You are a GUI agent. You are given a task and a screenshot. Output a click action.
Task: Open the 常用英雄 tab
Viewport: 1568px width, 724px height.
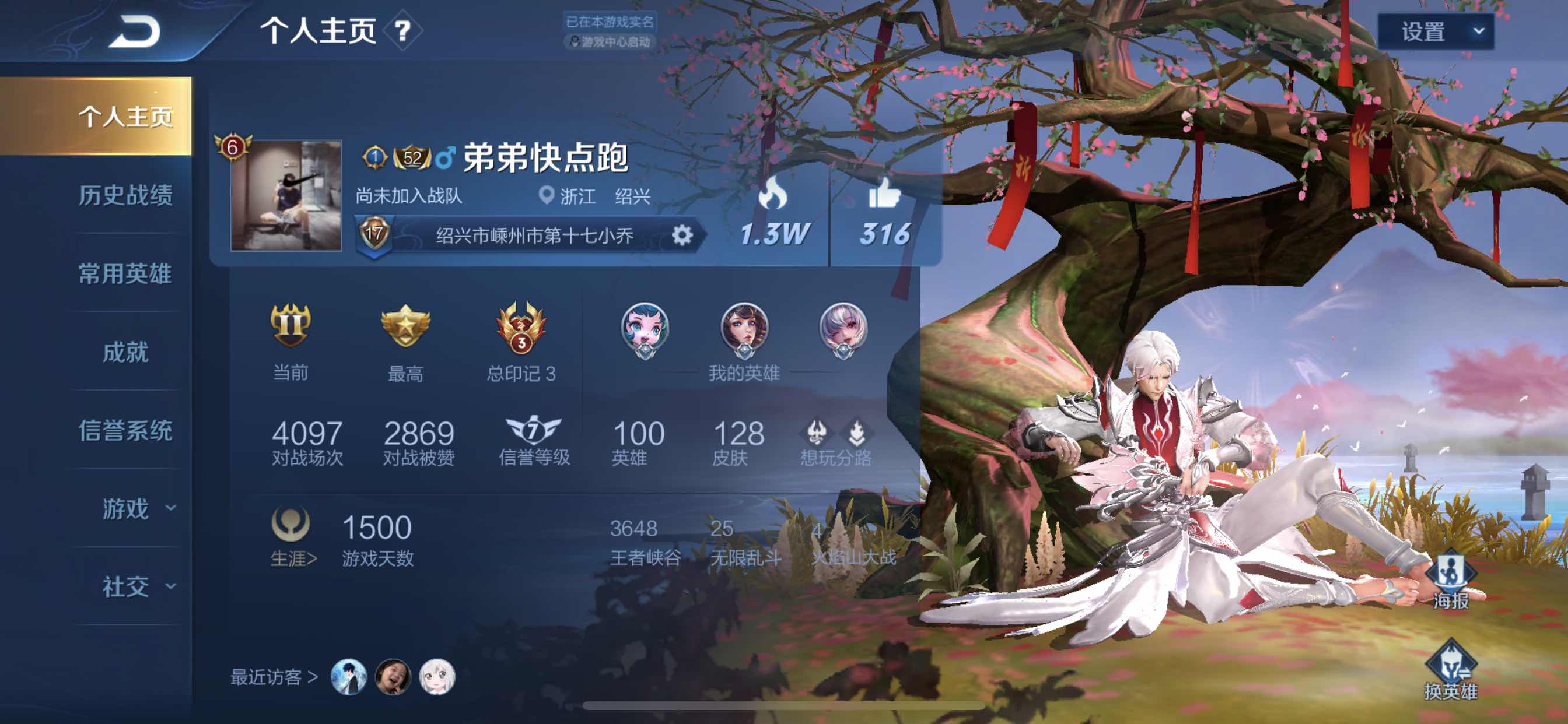(x=125, y=275)
